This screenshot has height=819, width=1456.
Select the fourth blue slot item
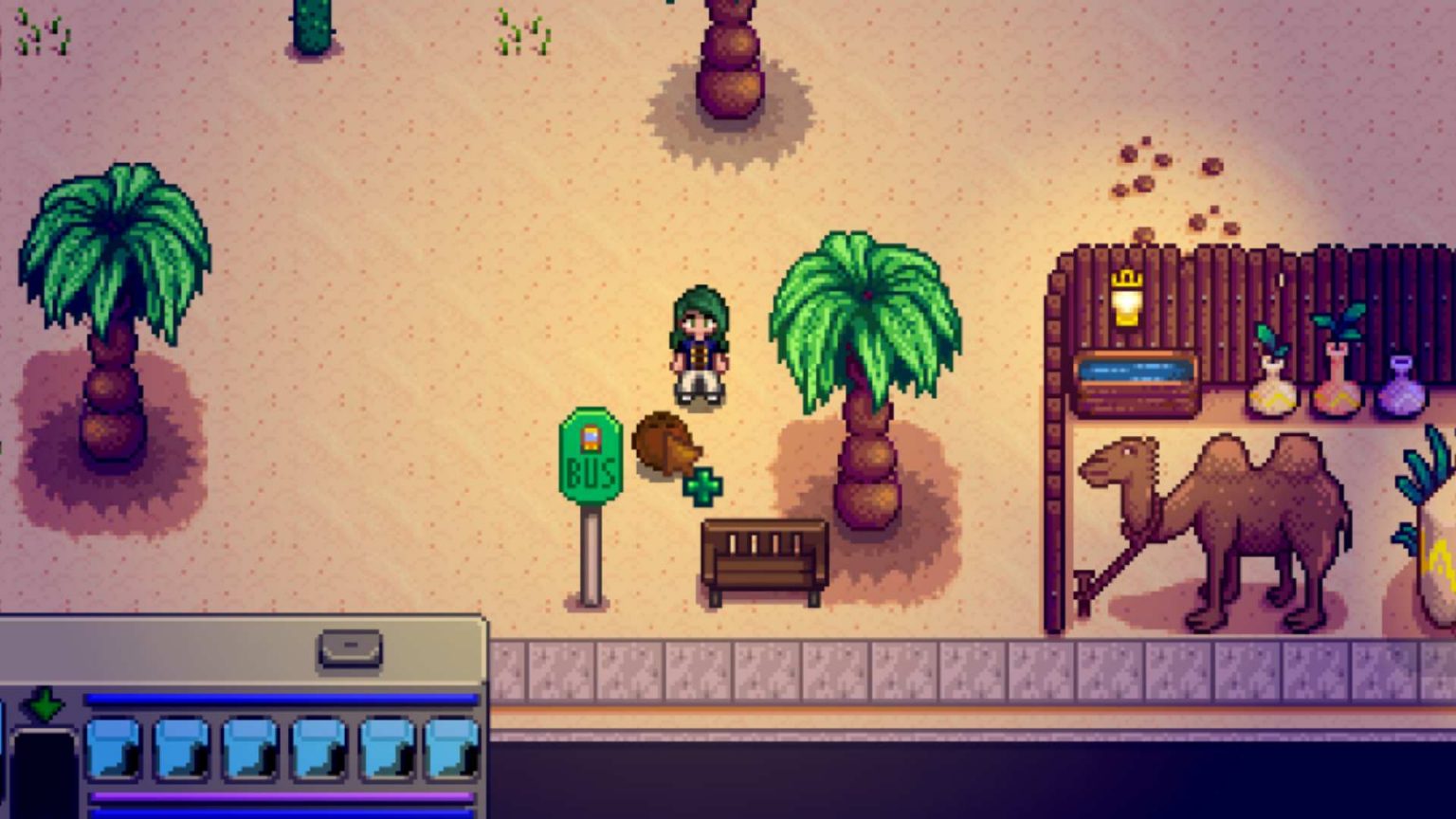318,749
